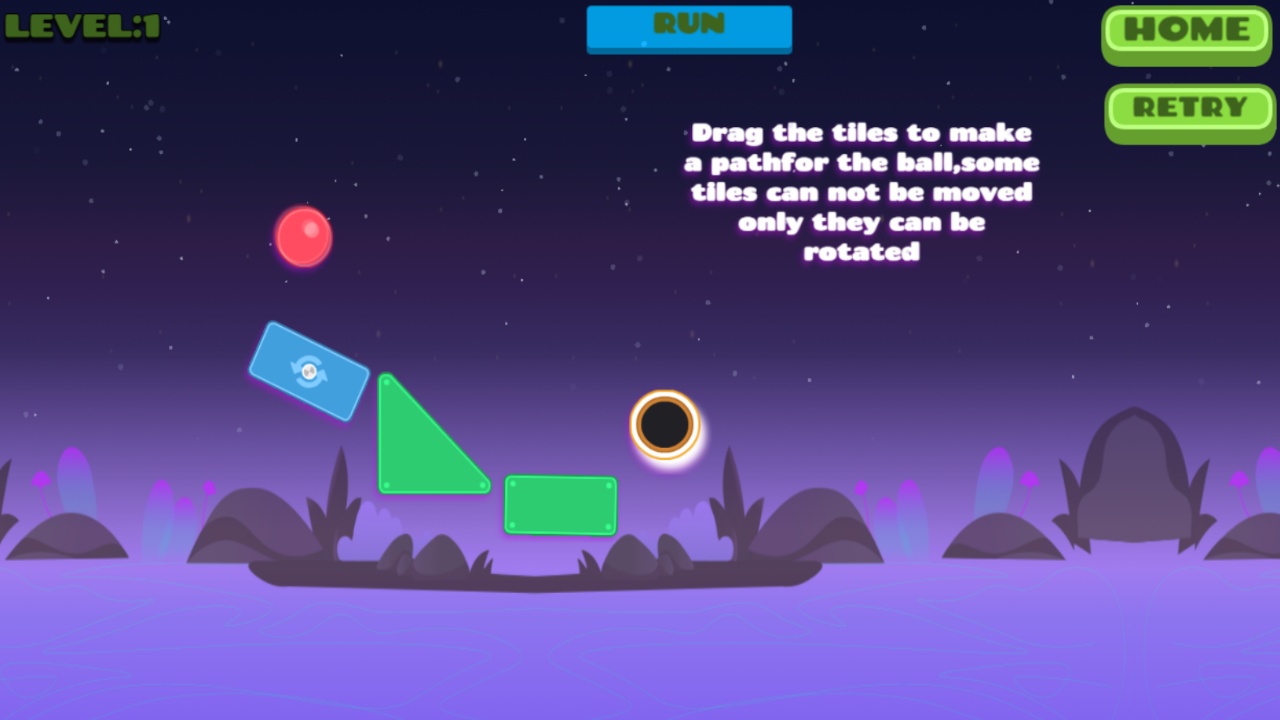Click the middle of the green rectangle platform
Viewport: 1280px width, 720px height.
561,506
